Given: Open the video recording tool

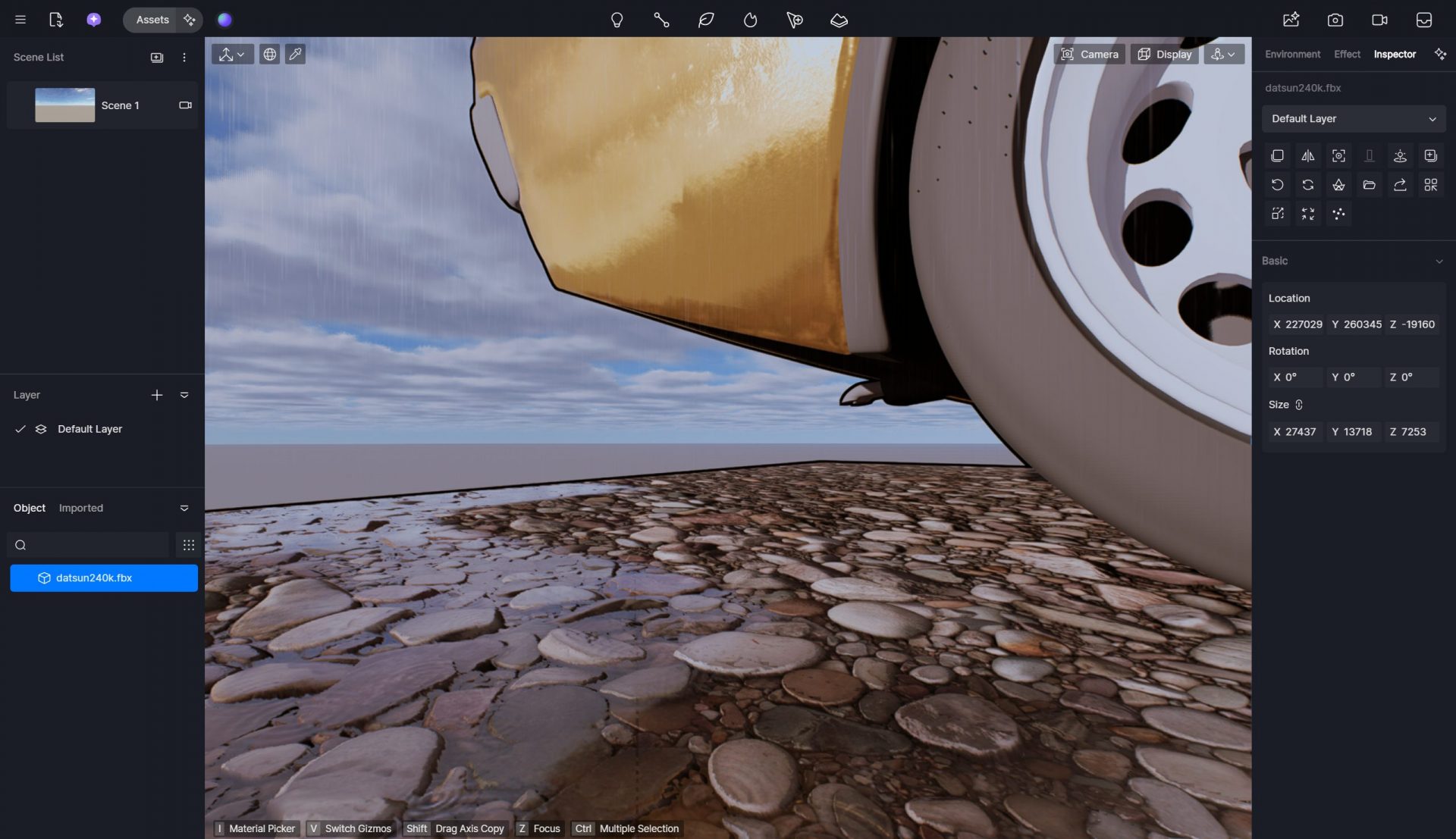Looking at the screenshot, I should 1379,20.
